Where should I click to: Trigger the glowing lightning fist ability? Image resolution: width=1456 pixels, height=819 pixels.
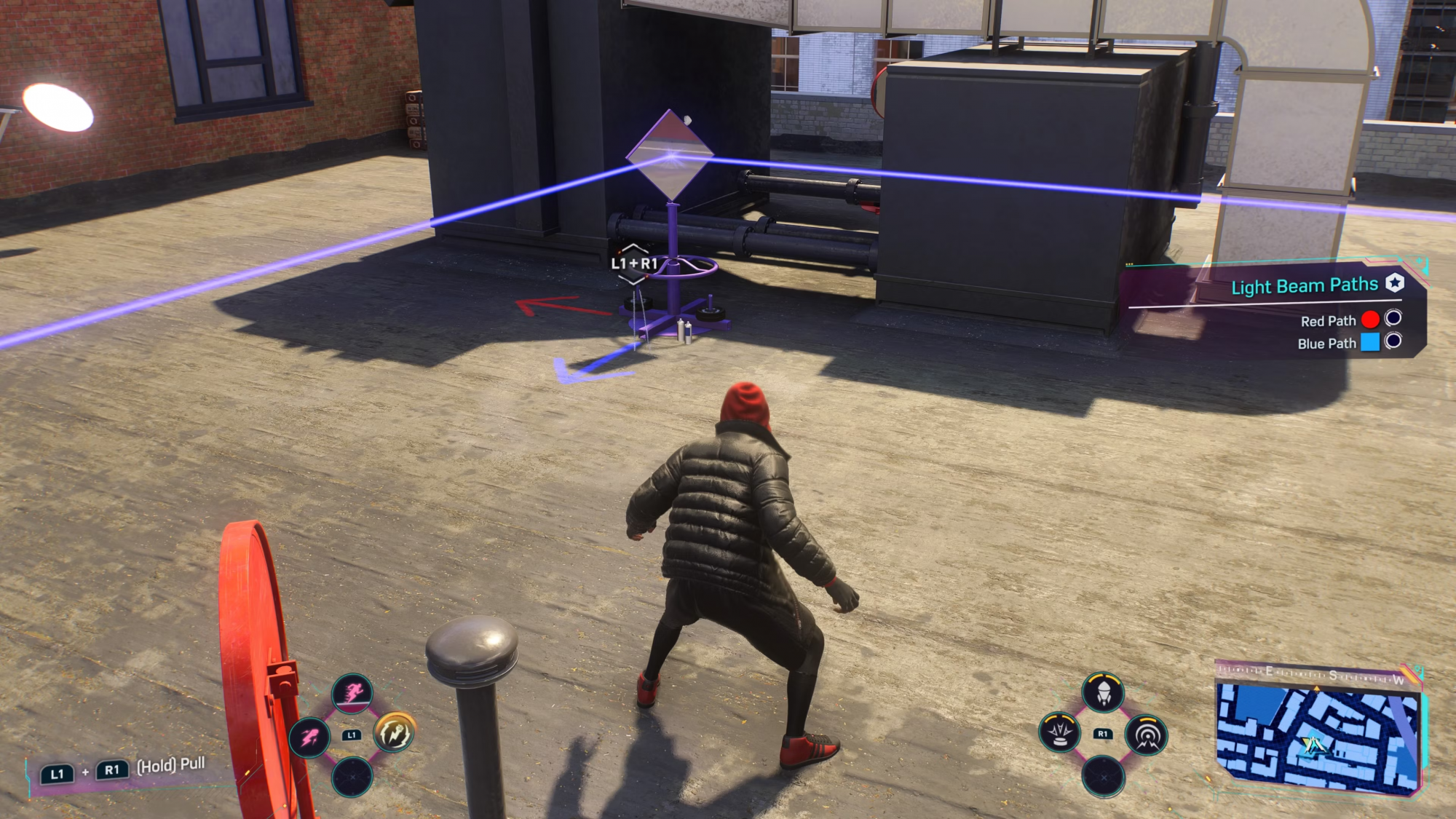coord(395,732)
